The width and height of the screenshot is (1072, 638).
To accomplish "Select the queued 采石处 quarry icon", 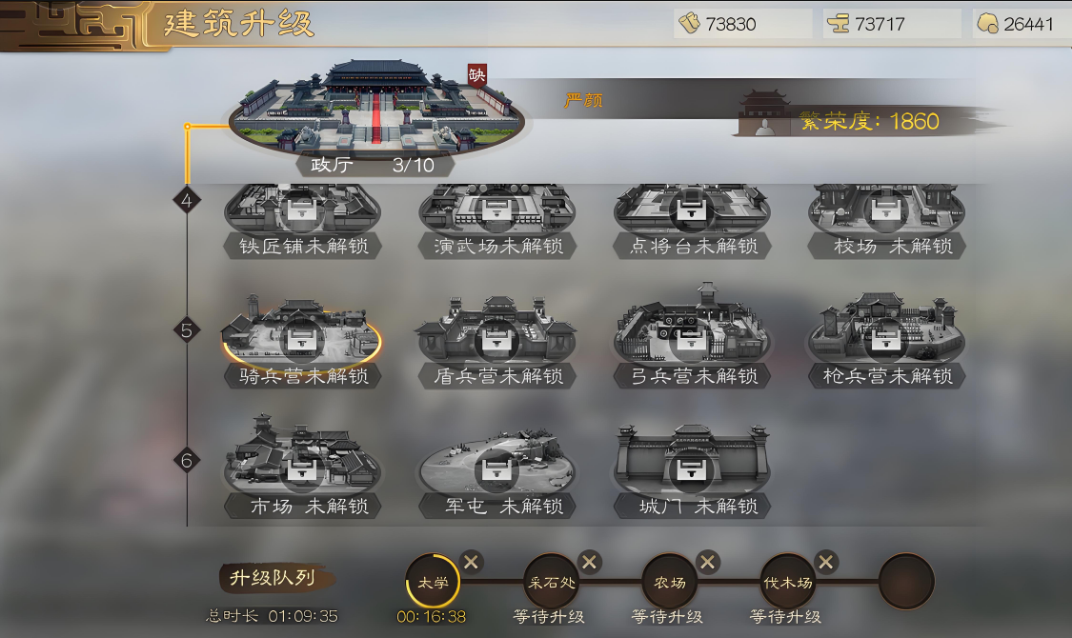I will 551,581.
